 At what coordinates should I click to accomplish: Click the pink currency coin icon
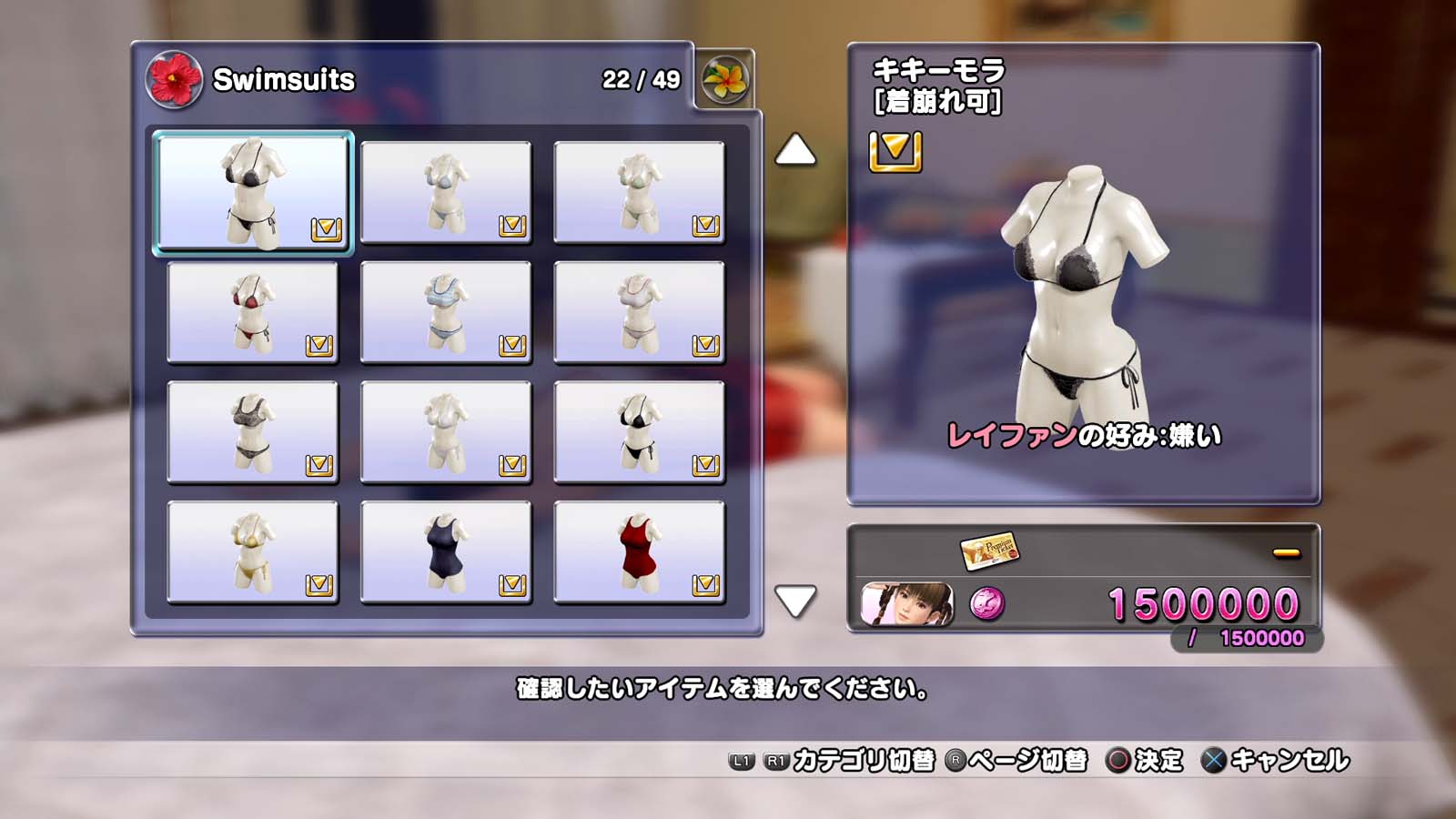tap(987, 604)
